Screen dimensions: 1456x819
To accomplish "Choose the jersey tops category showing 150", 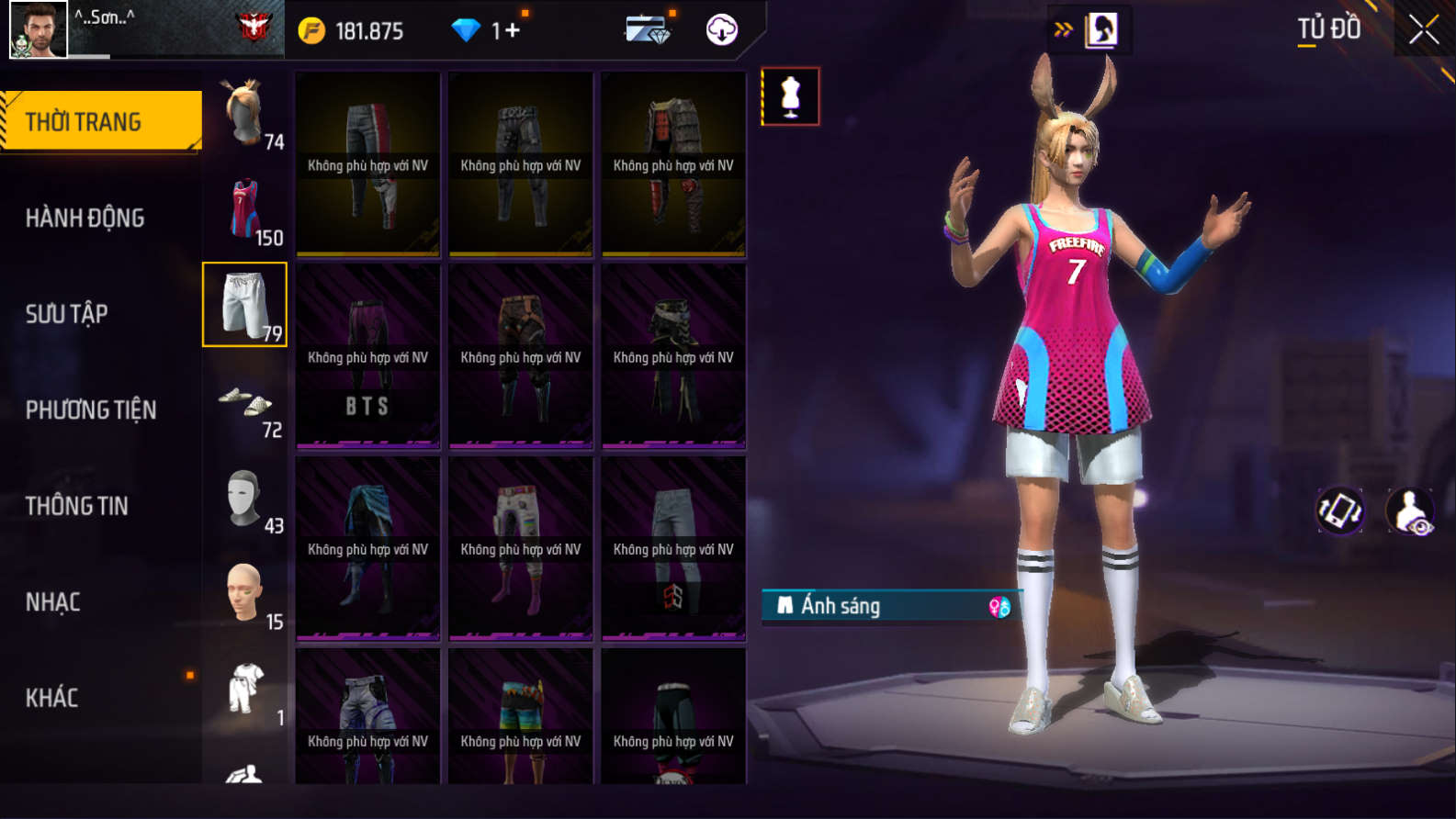I will (245, 209).
